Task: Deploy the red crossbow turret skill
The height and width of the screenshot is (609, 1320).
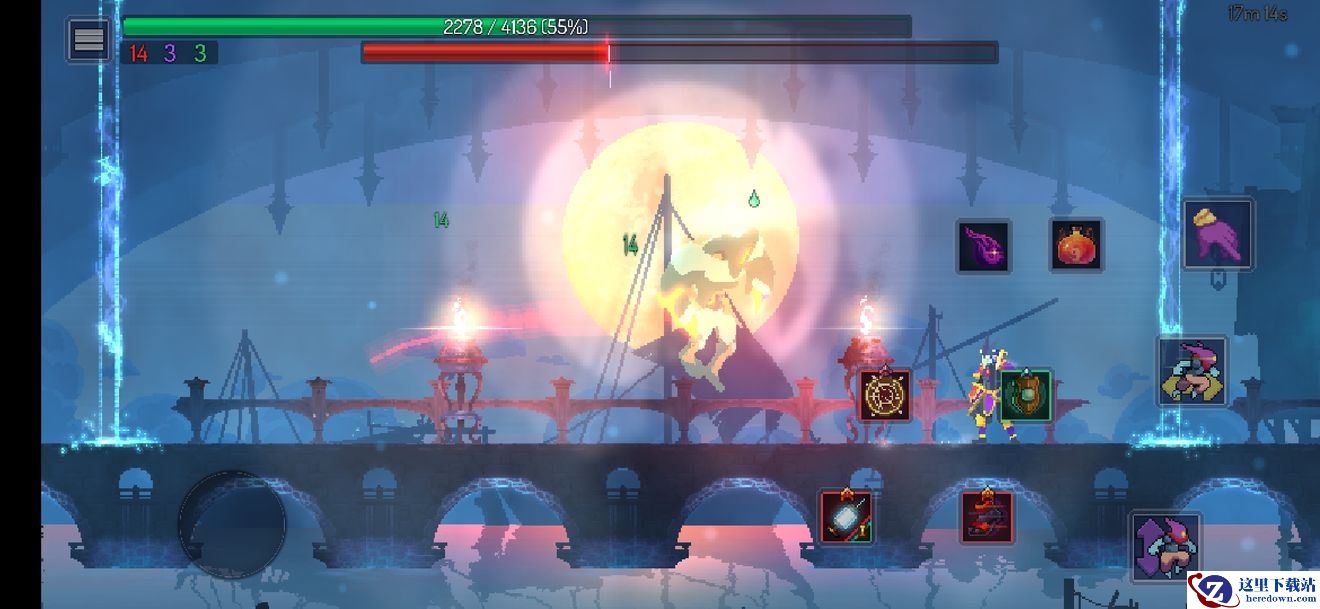Action: point(987,517)
